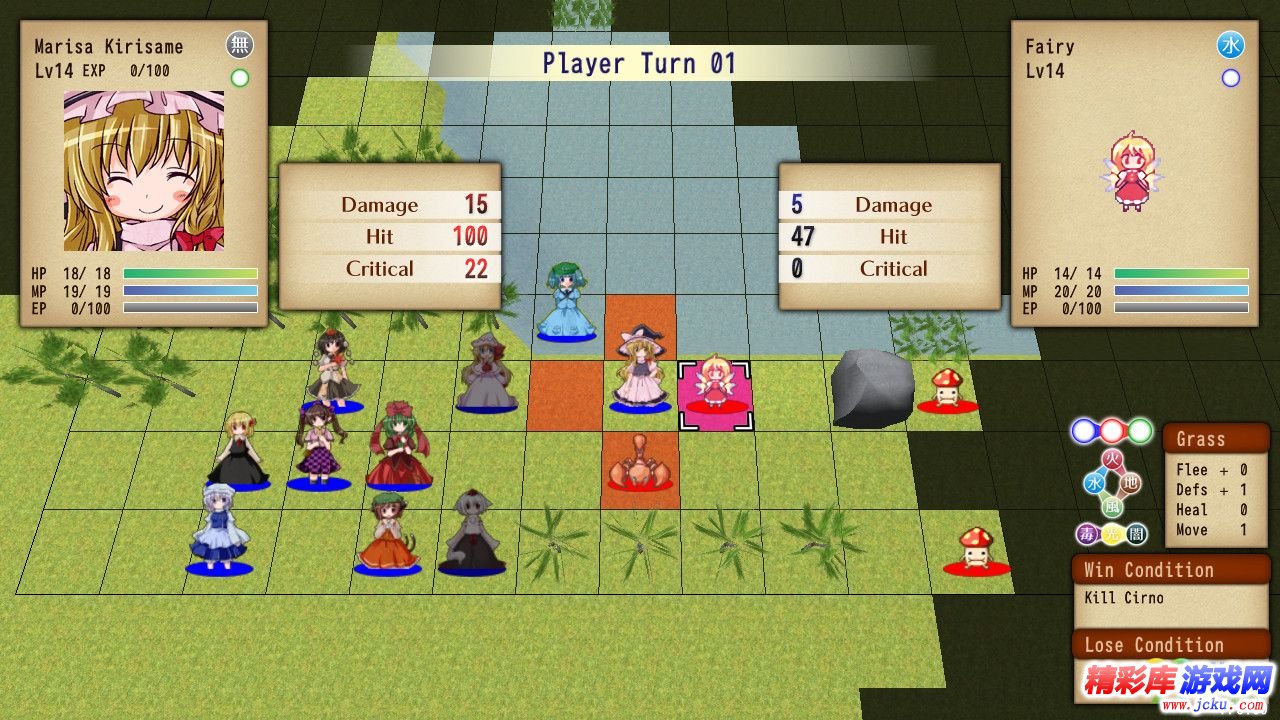Choose Nitori in the blue dress on water
Image resolution: width=1280 pixels, height=720 pixels.
coord(566,302)
